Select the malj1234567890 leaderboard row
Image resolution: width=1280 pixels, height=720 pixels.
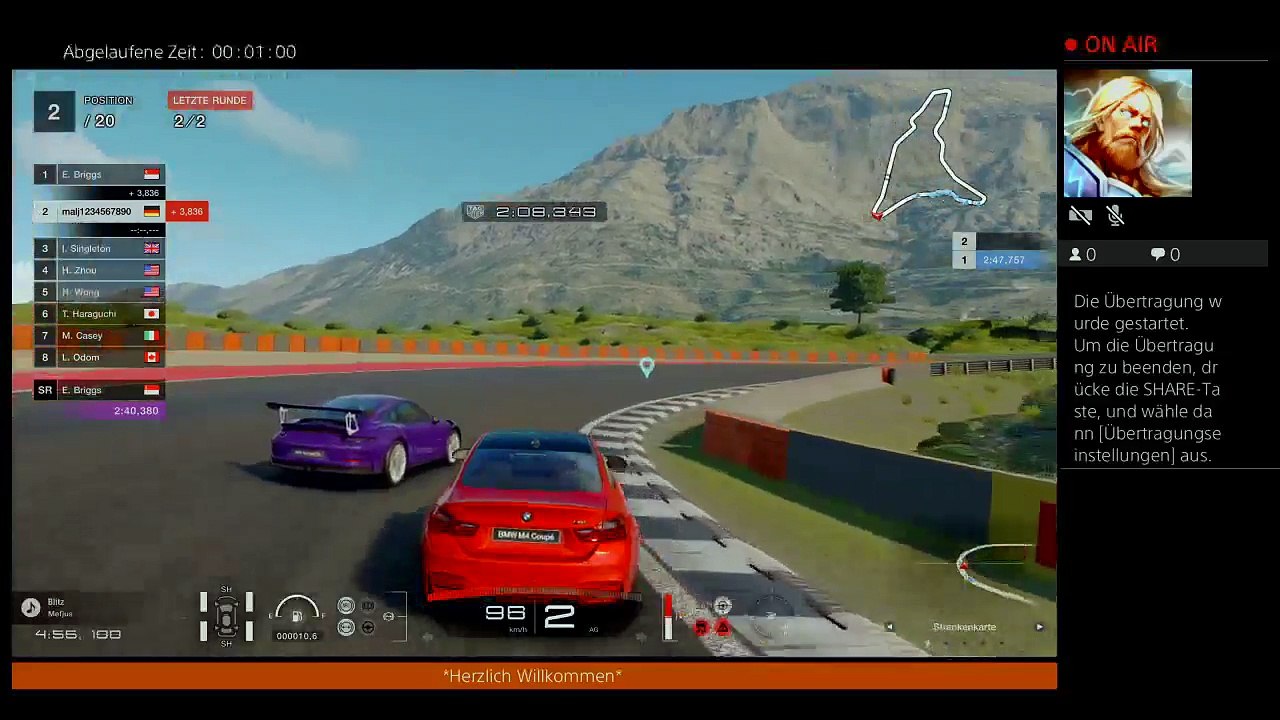pos(99,212)
